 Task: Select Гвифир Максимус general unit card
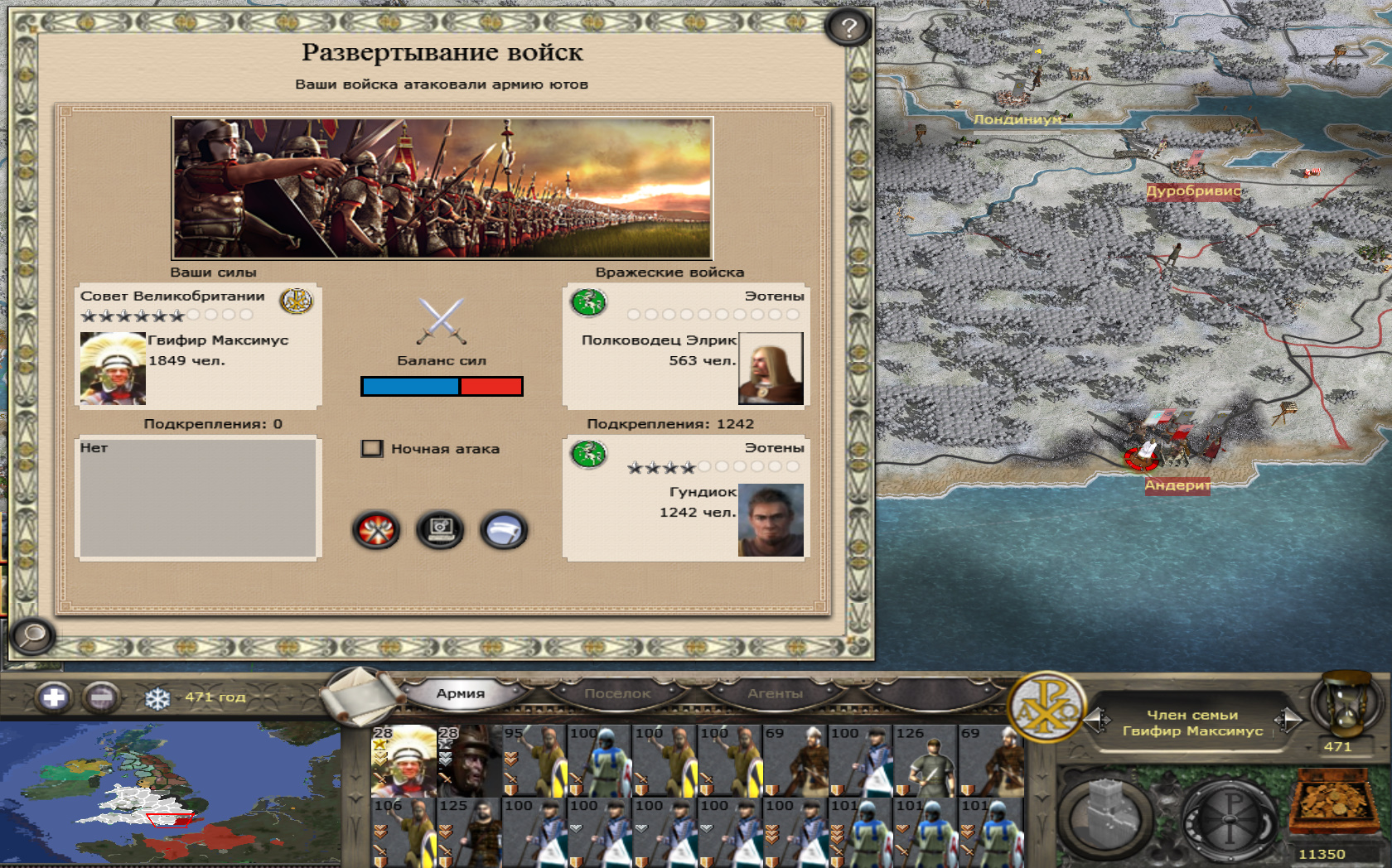[404, 760]
